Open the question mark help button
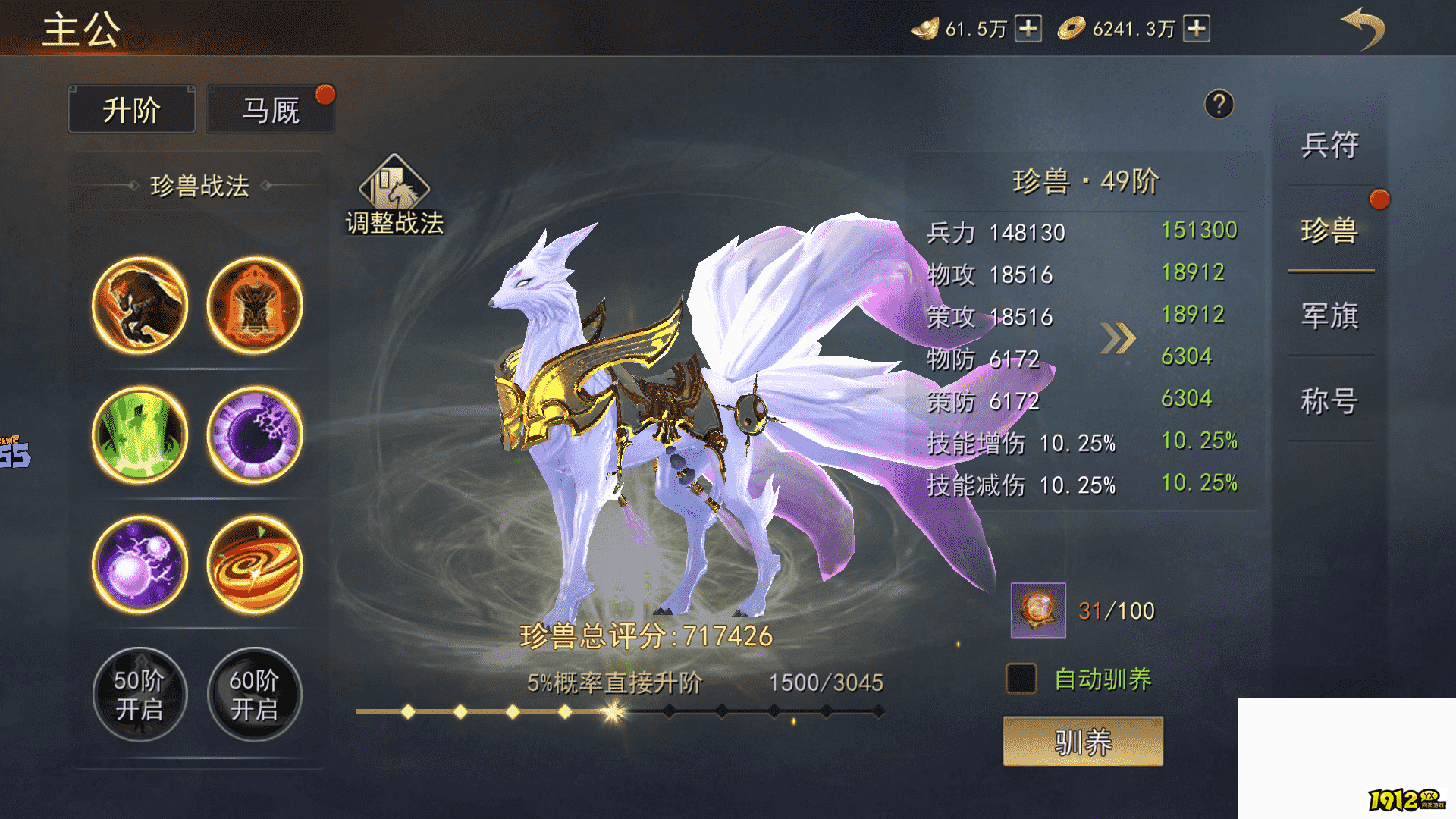The image size is (1456, 819). point(1219,105)
